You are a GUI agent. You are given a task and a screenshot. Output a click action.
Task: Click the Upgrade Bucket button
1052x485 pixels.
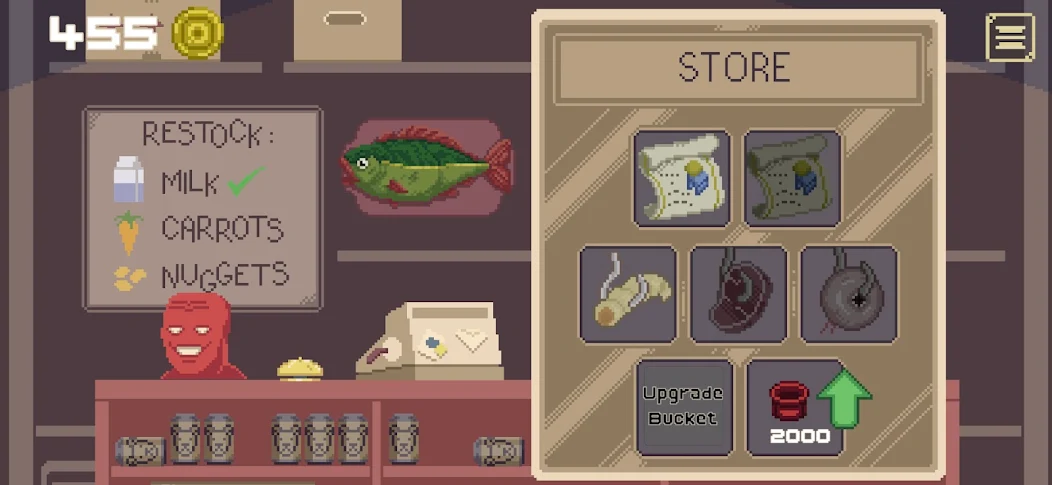coord(683,407)
